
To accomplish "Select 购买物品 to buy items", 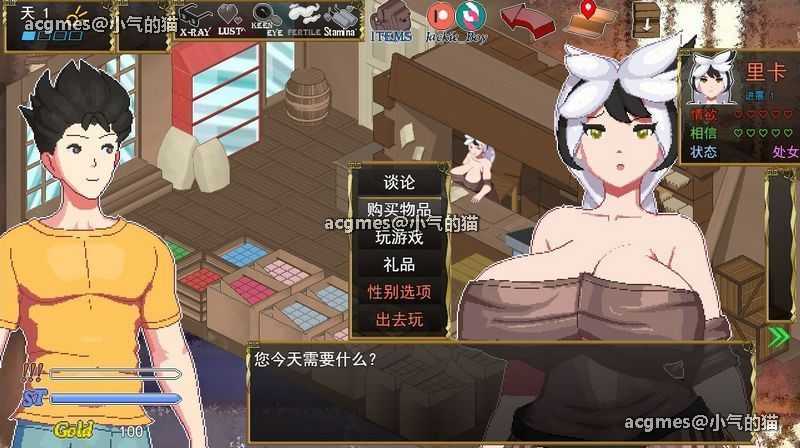I will [x=399, y=210].
